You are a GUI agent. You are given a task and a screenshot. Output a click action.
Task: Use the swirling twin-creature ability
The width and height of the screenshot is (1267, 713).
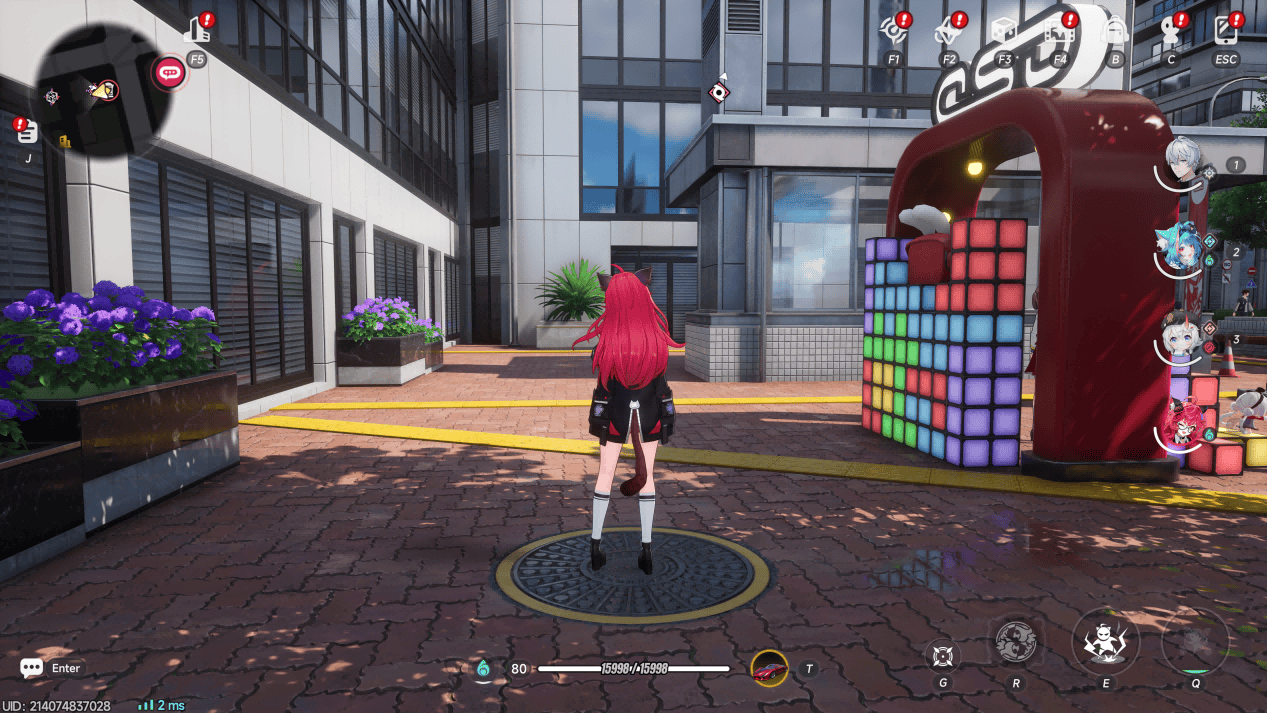[x=1016, y=642]
